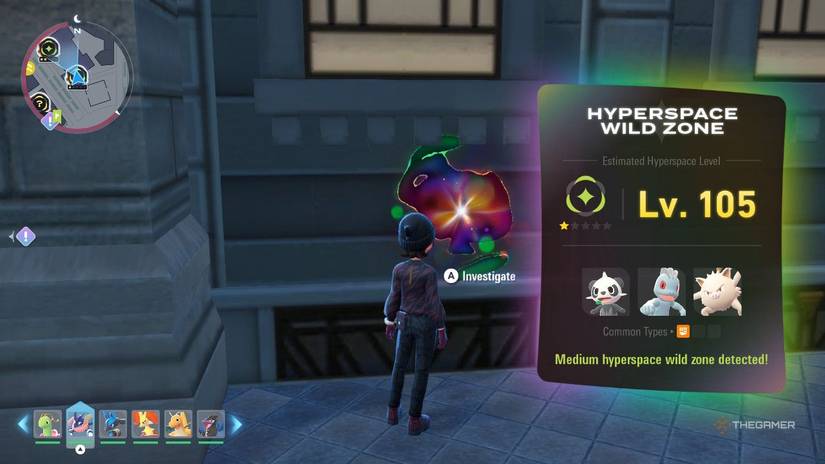Choose the highlighted Greninja party slot

[x=80, y=423]
